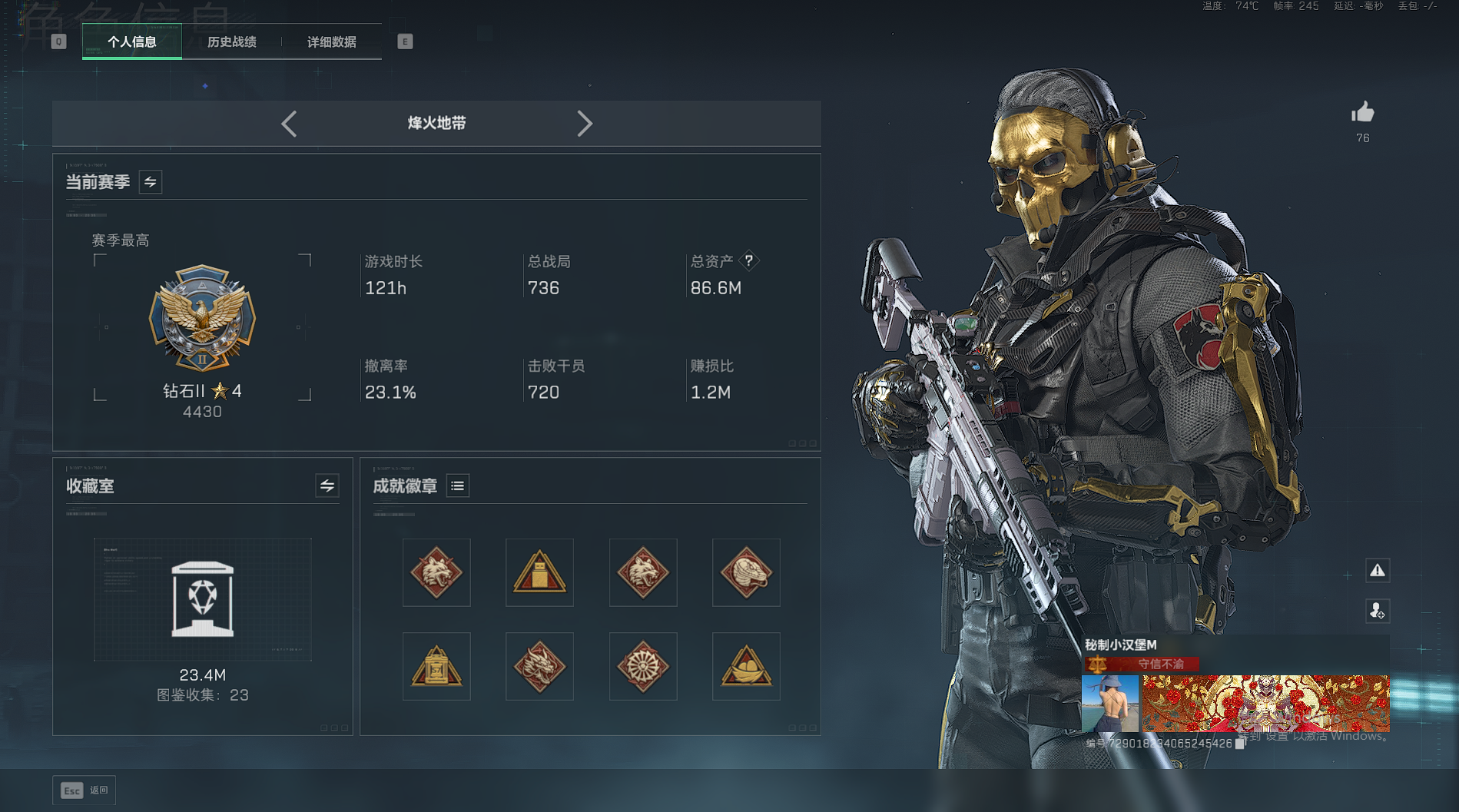Toggle the swap icon next to 当前赛季
1459x812 pixels.
coord(151,182)
